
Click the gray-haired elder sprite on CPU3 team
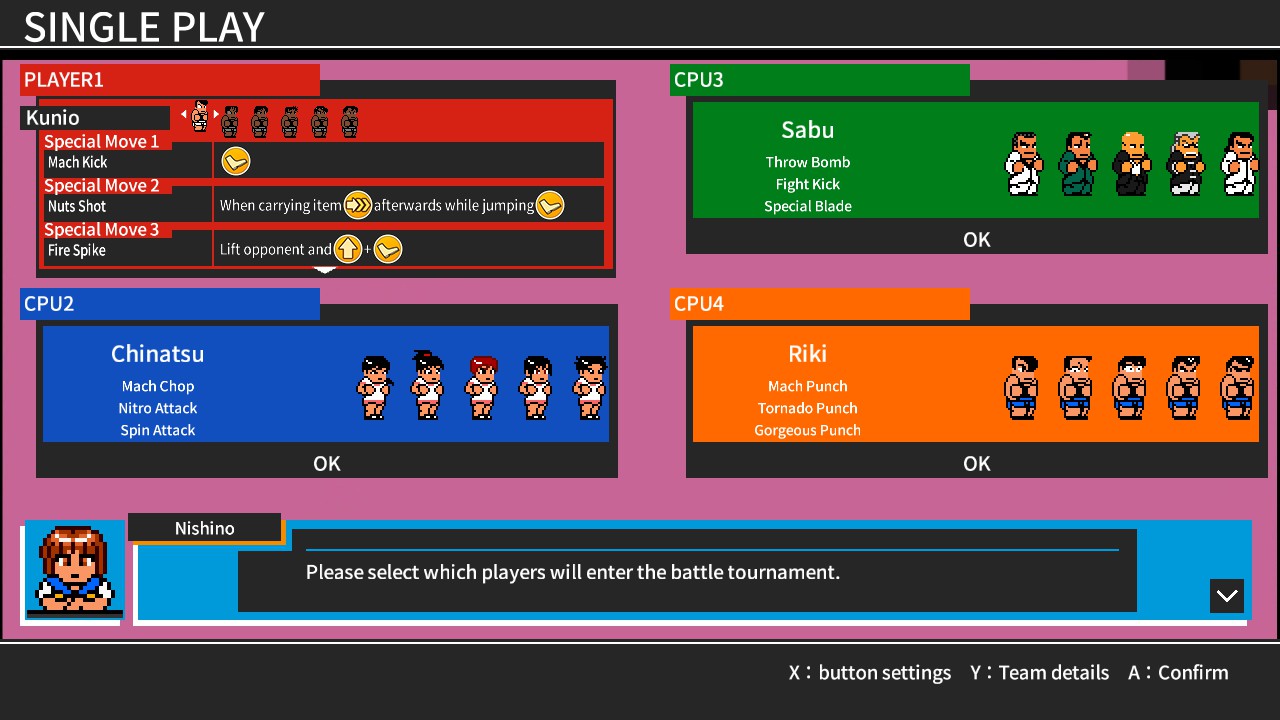point(1185,162)
